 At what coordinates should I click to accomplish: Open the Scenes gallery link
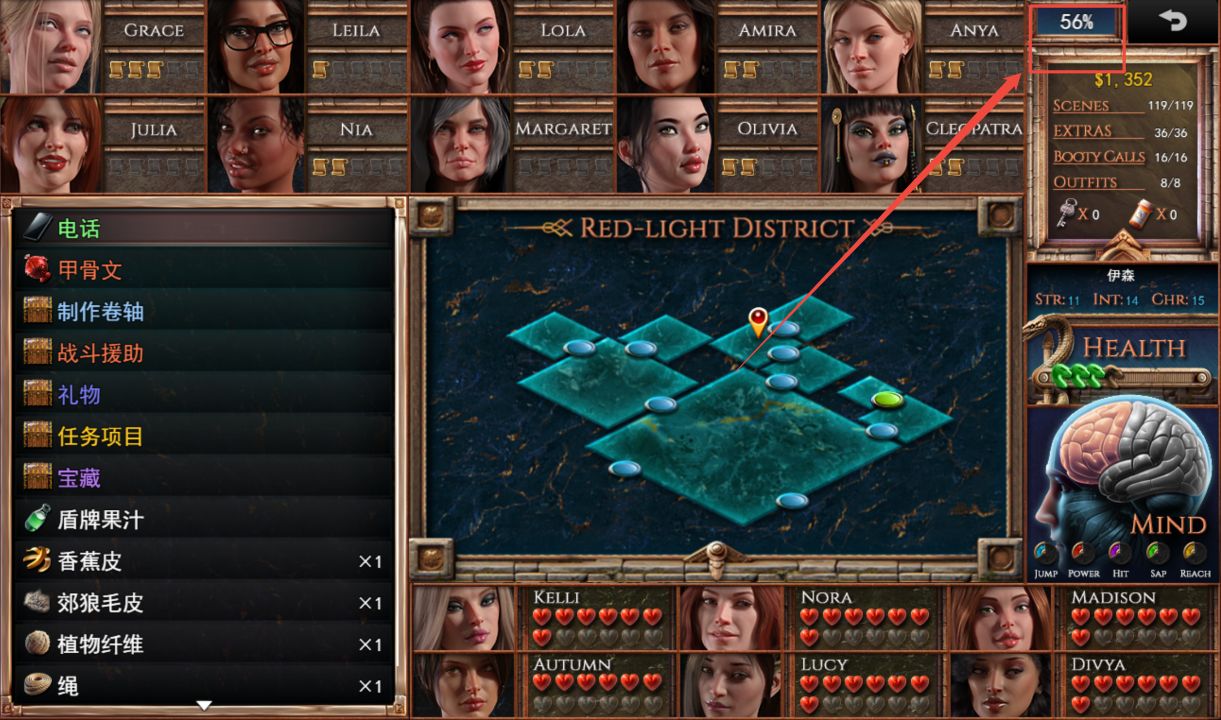pyautogui.click(x=1081, y=105)
